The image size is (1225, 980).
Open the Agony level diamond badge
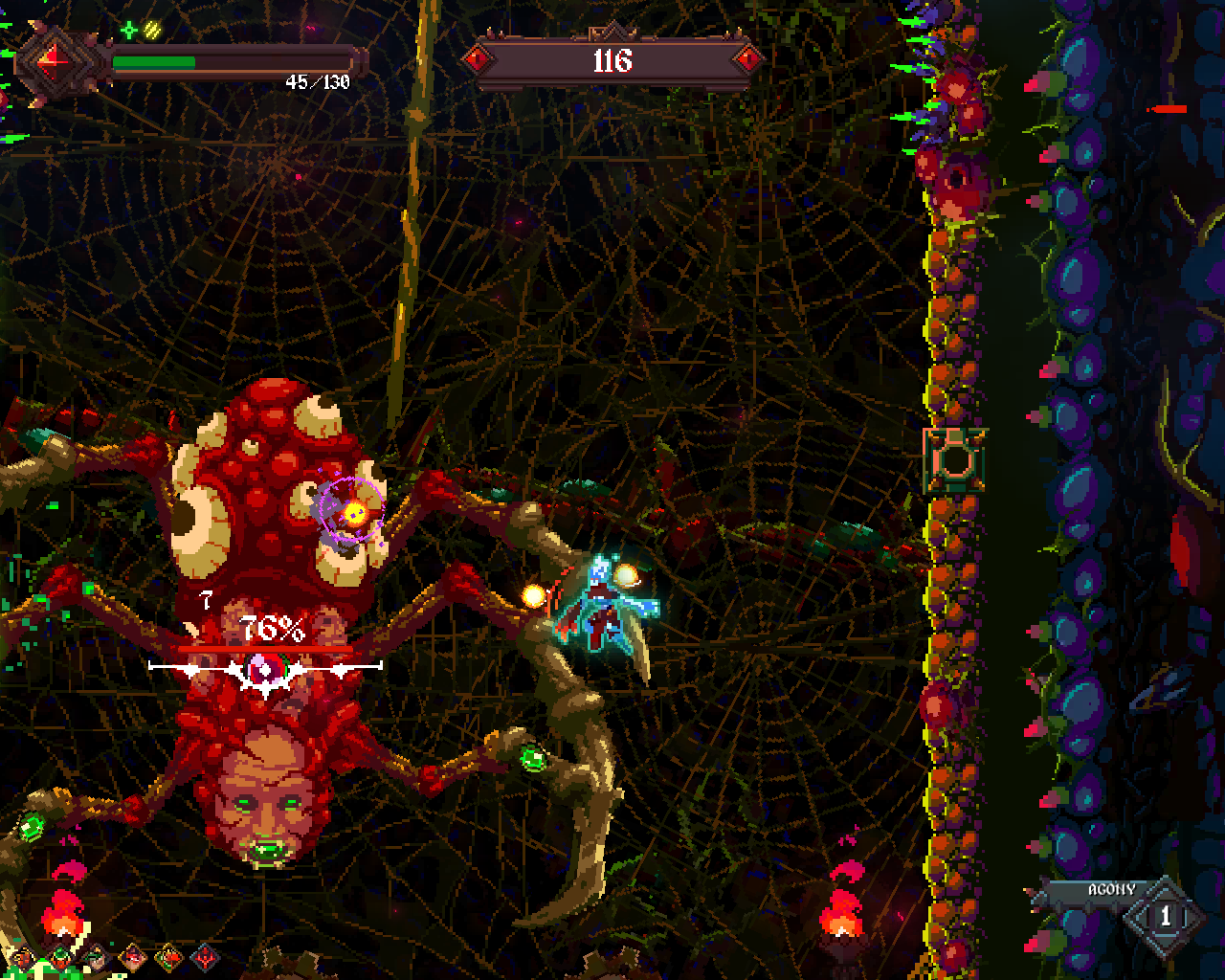point(1165,917)
